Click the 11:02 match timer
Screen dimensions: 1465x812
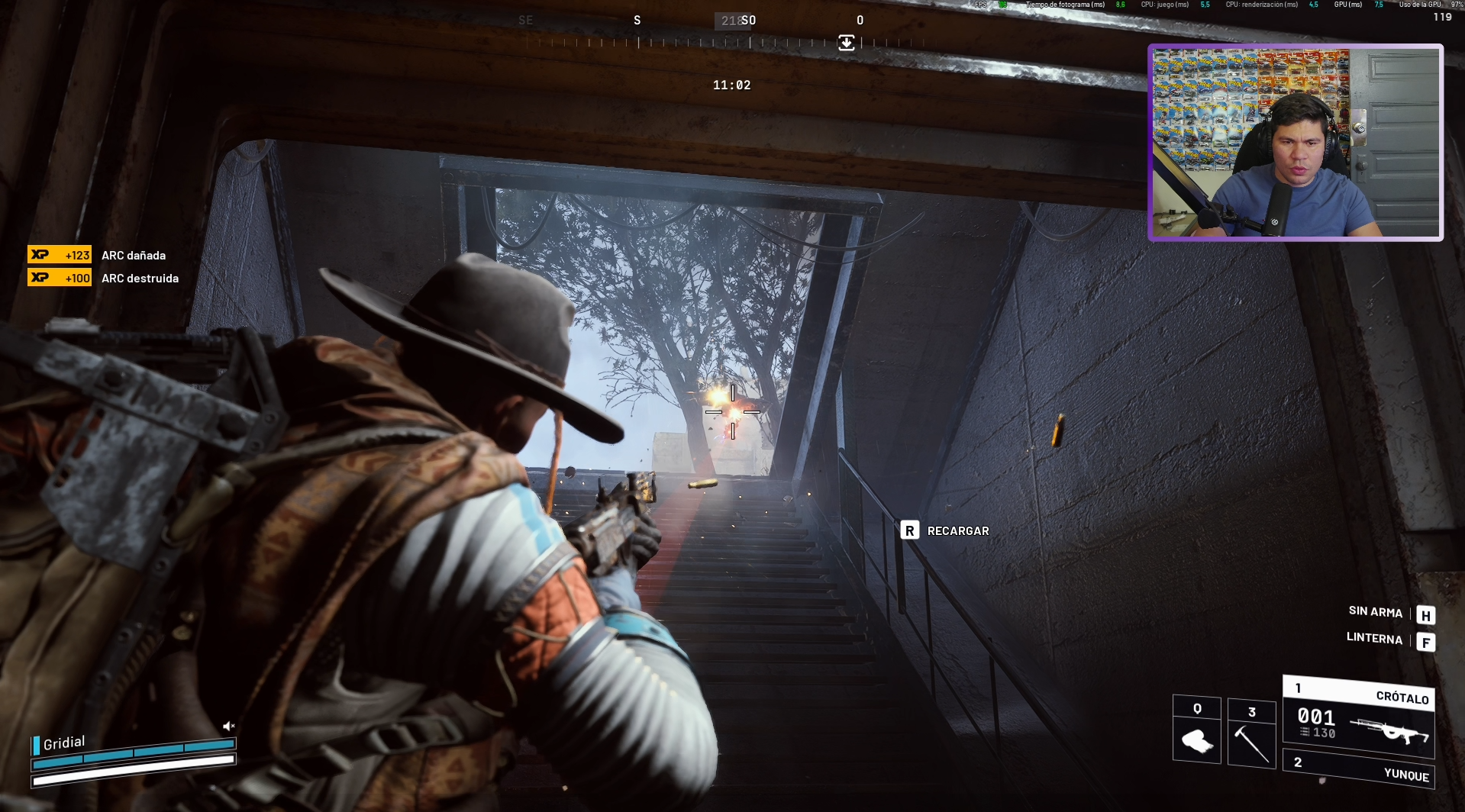click(x=731, y=85)
